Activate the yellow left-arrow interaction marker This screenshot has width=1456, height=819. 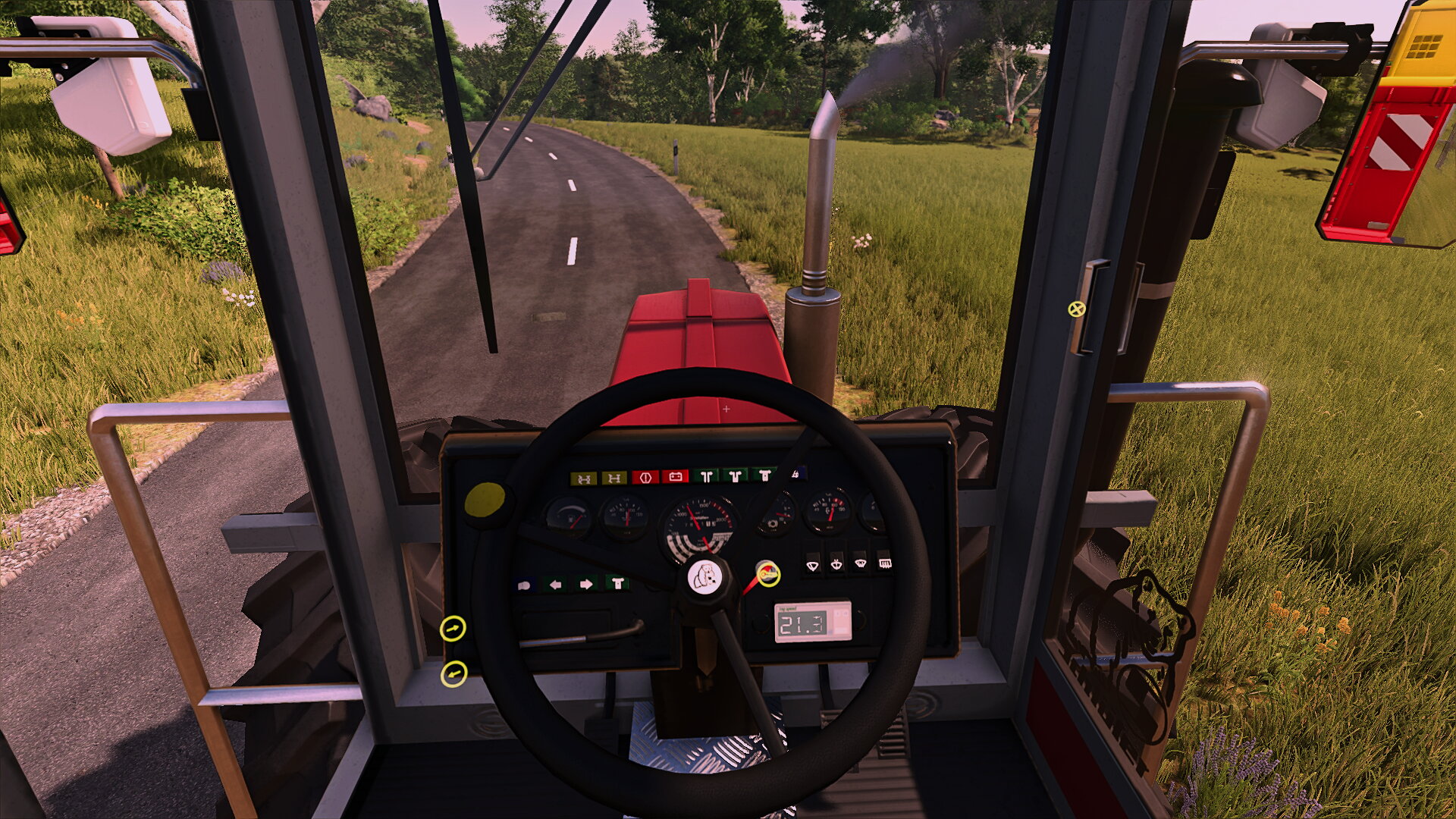tap(453, 673)
